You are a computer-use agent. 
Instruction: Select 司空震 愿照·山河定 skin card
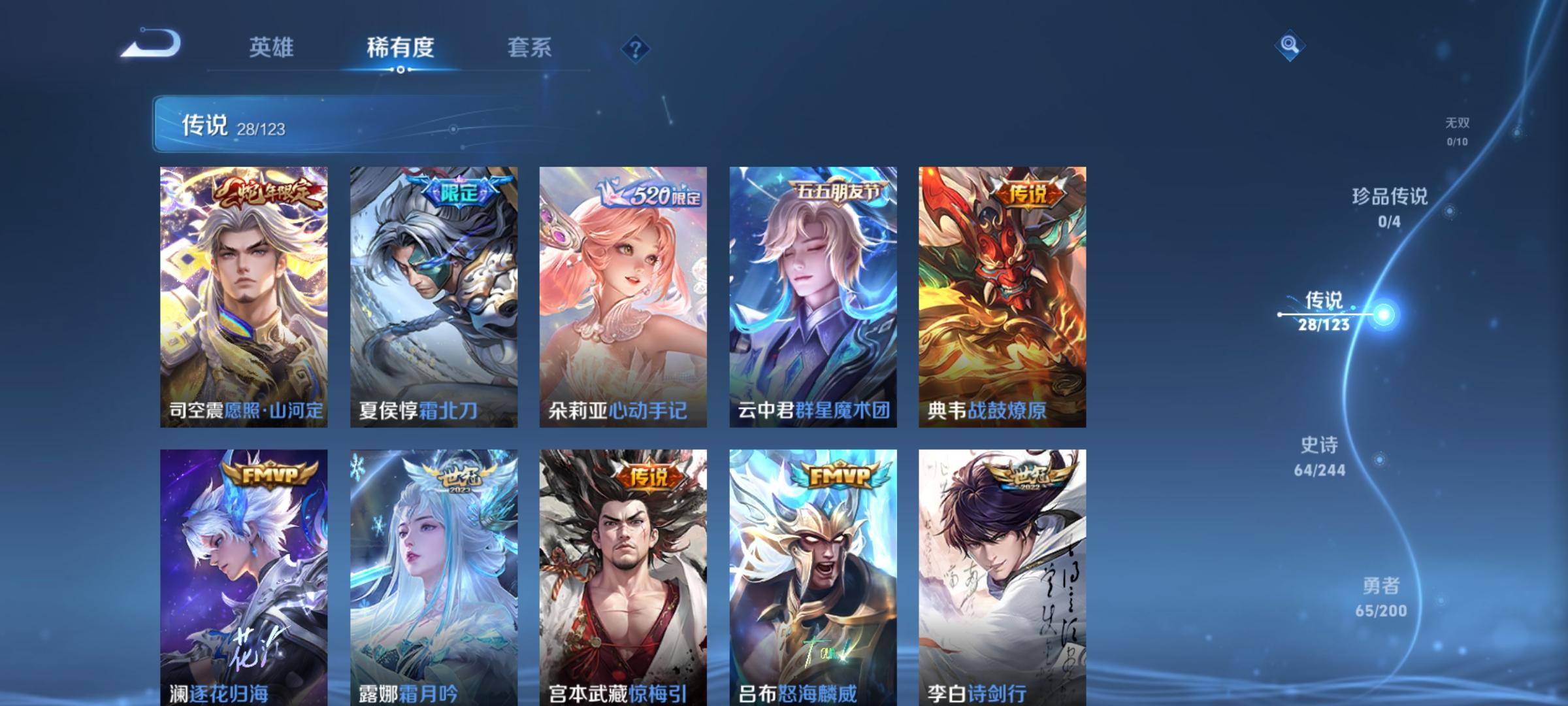[244, 297]
